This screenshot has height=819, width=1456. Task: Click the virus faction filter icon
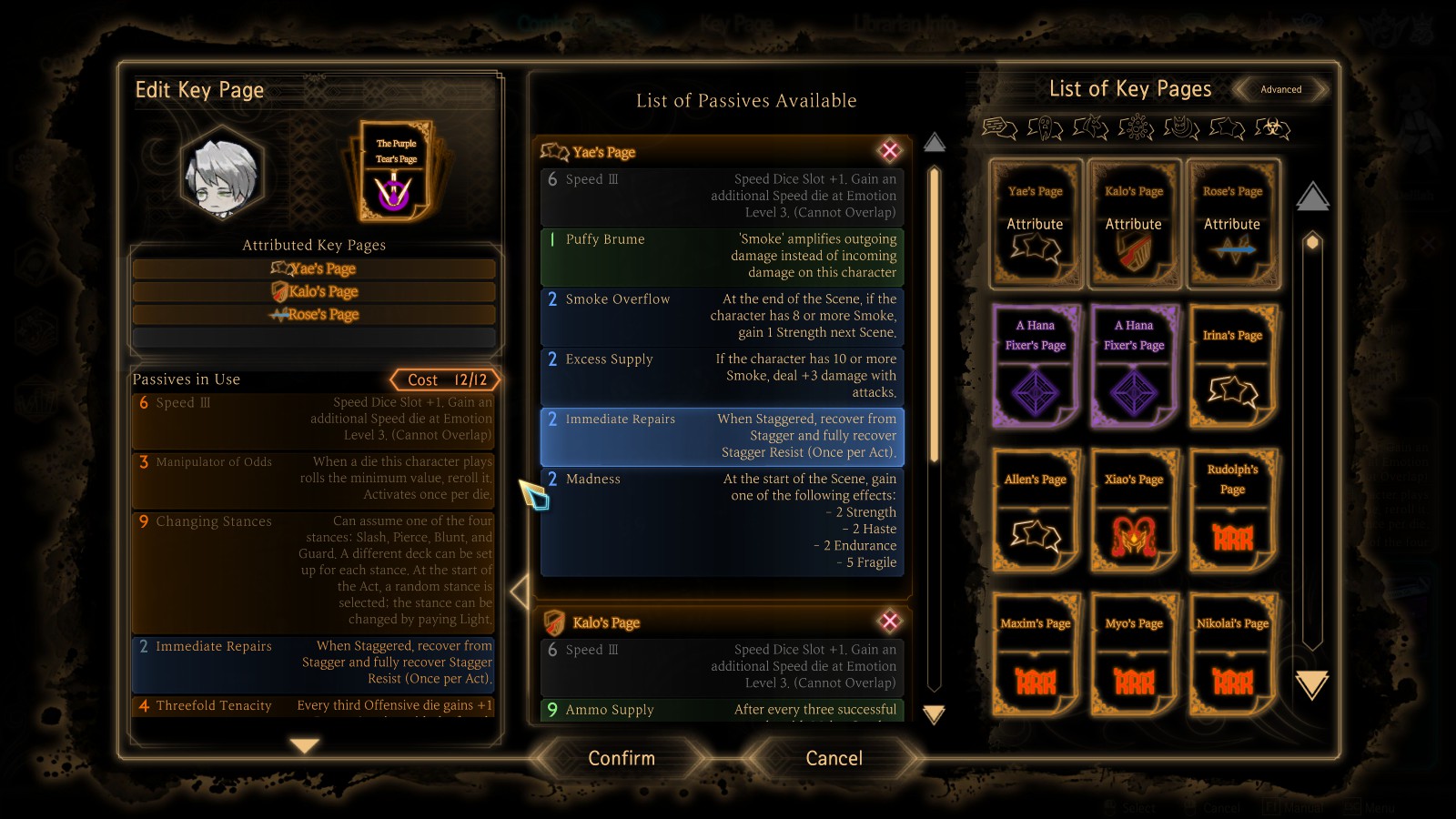(x=1136, y=128)
